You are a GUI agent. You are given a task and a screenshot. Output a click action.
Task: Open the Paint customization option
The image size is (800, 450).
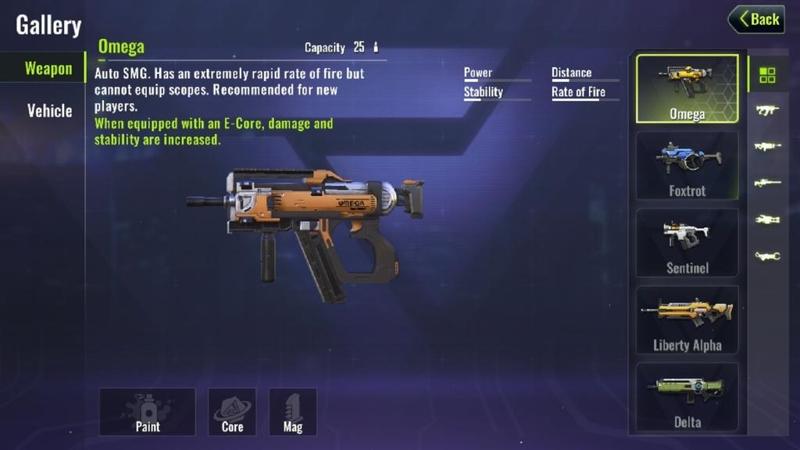147,411
